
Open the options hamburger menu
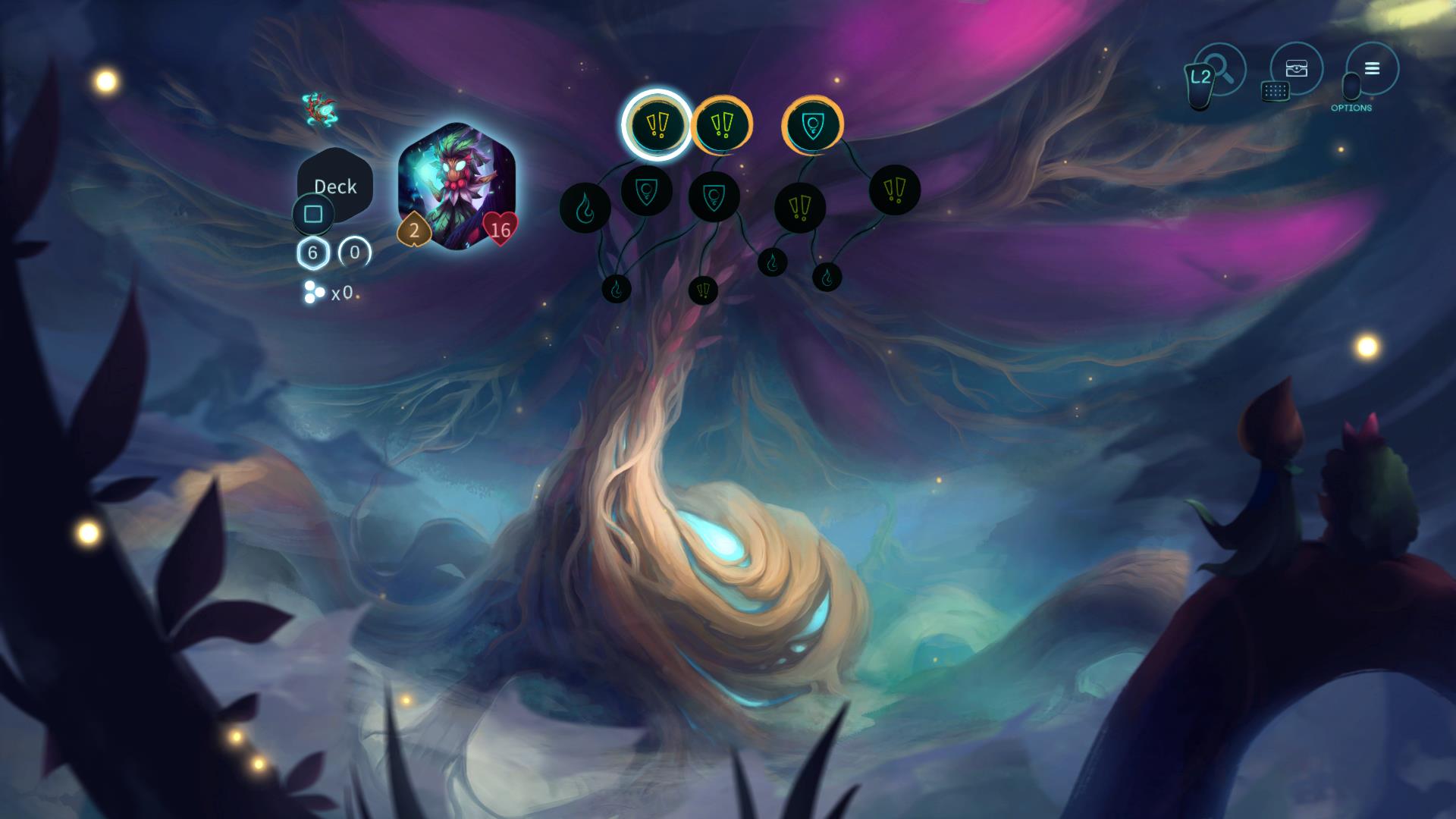pos(1372,69)
